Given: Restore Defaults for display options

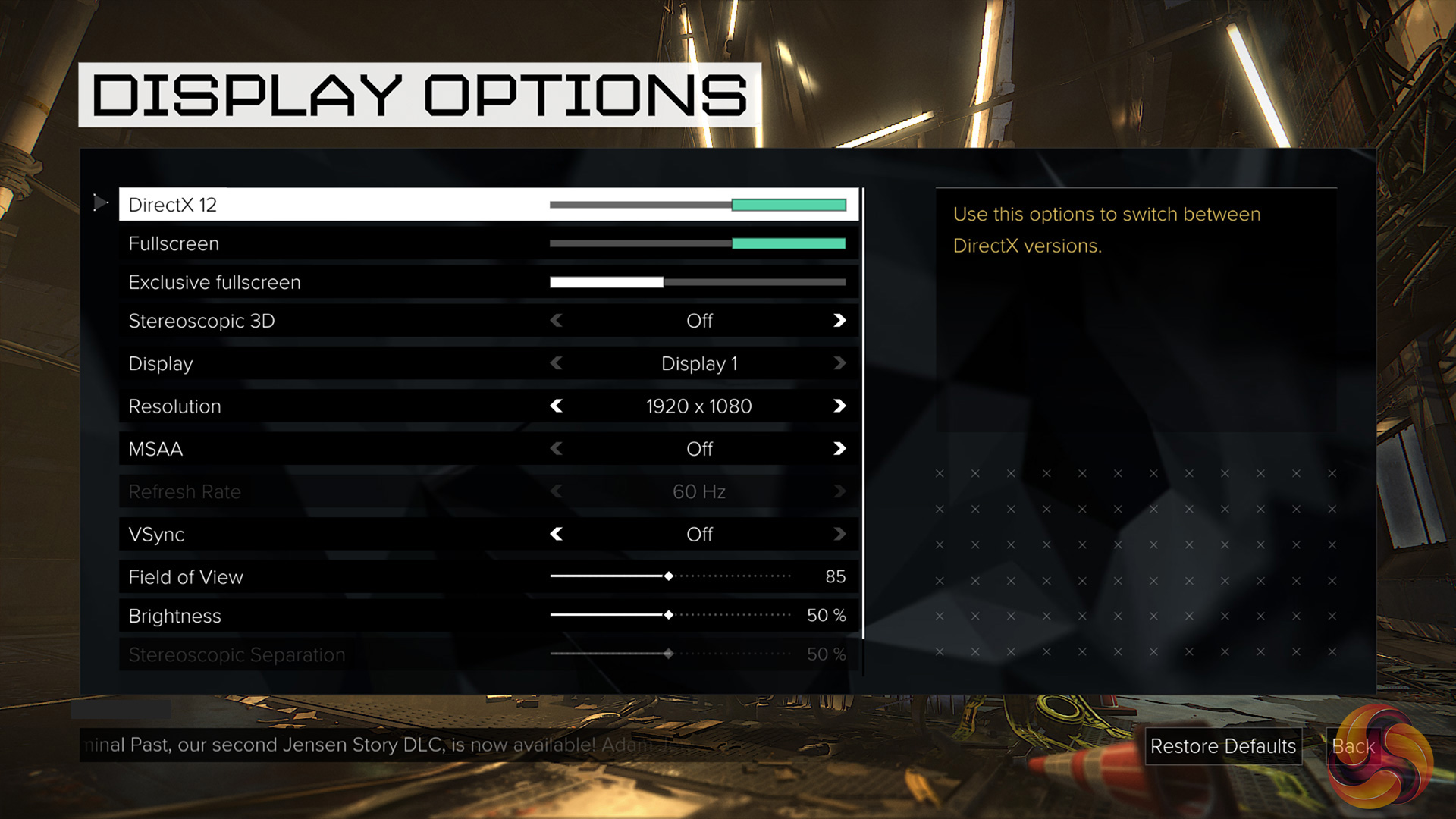Looking at the screenshot, I should coord(1222,746).
